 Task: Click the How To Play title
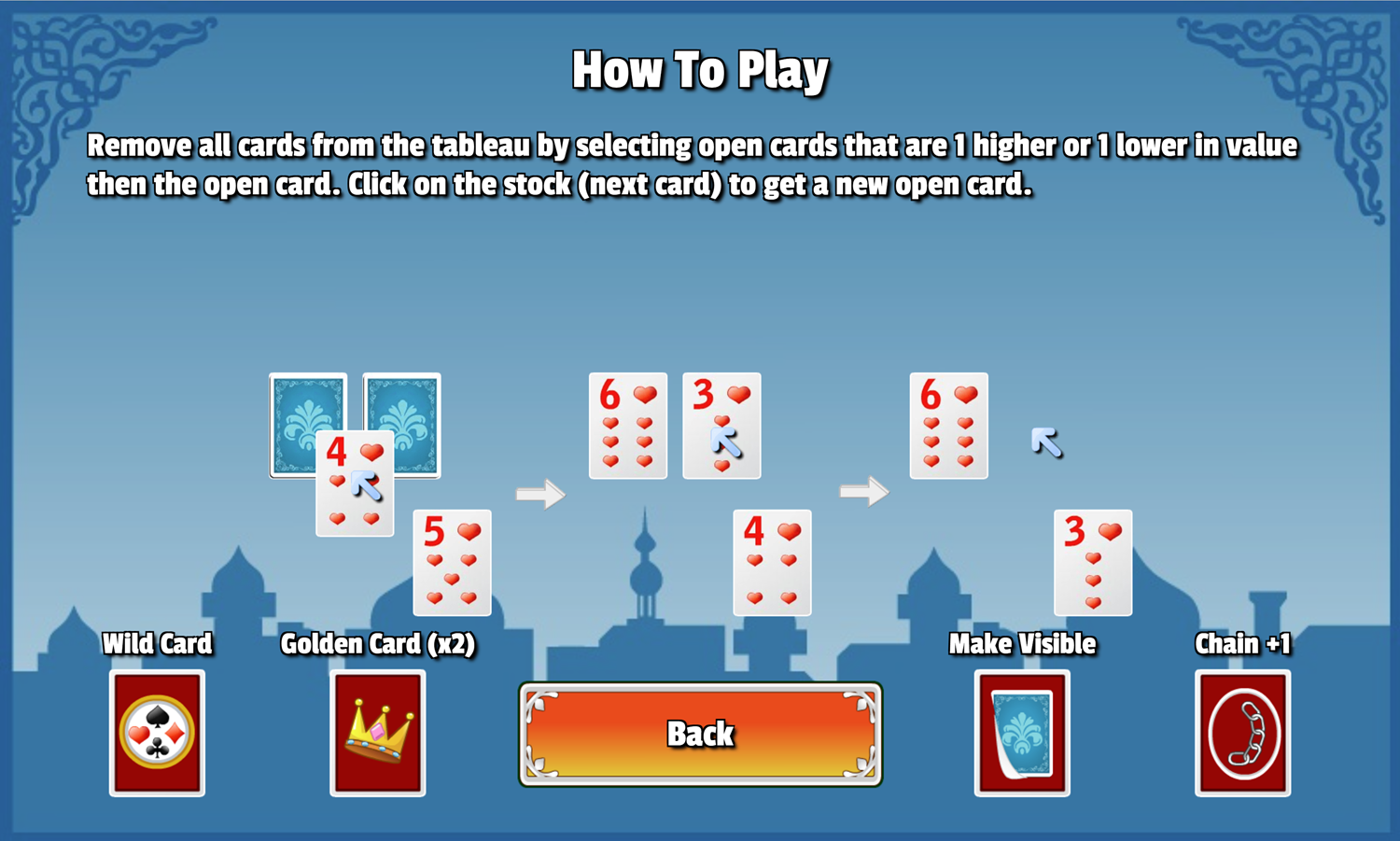tap(701, 69)
